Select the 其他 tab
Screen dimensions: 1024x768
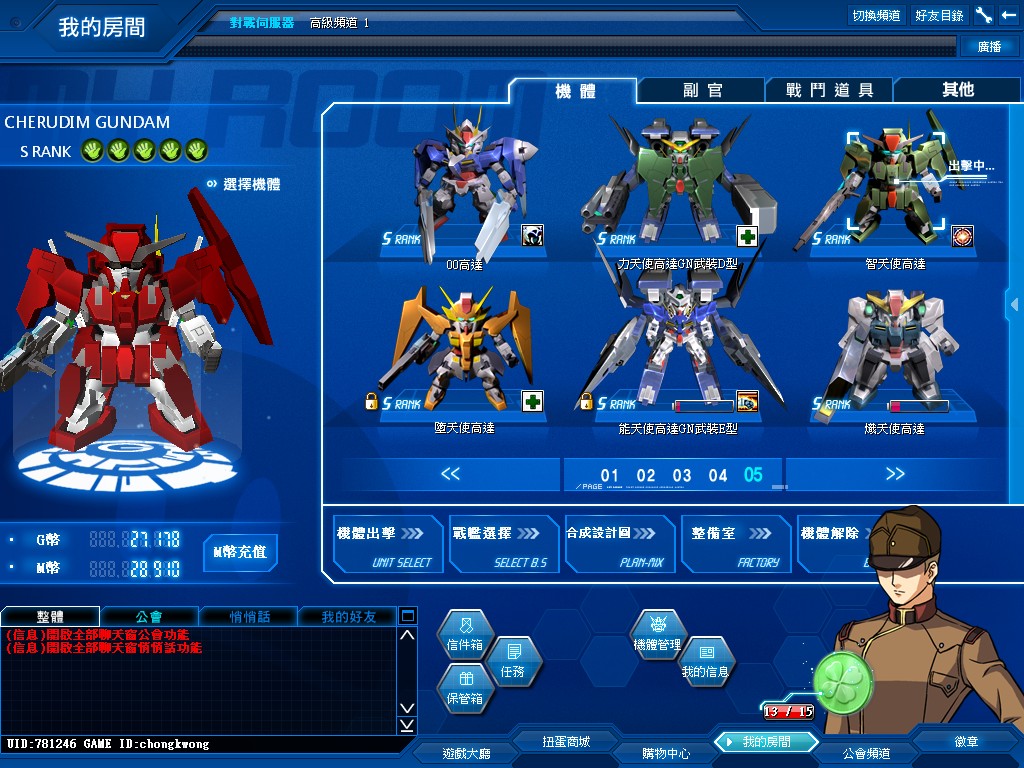tap(957, 90)
